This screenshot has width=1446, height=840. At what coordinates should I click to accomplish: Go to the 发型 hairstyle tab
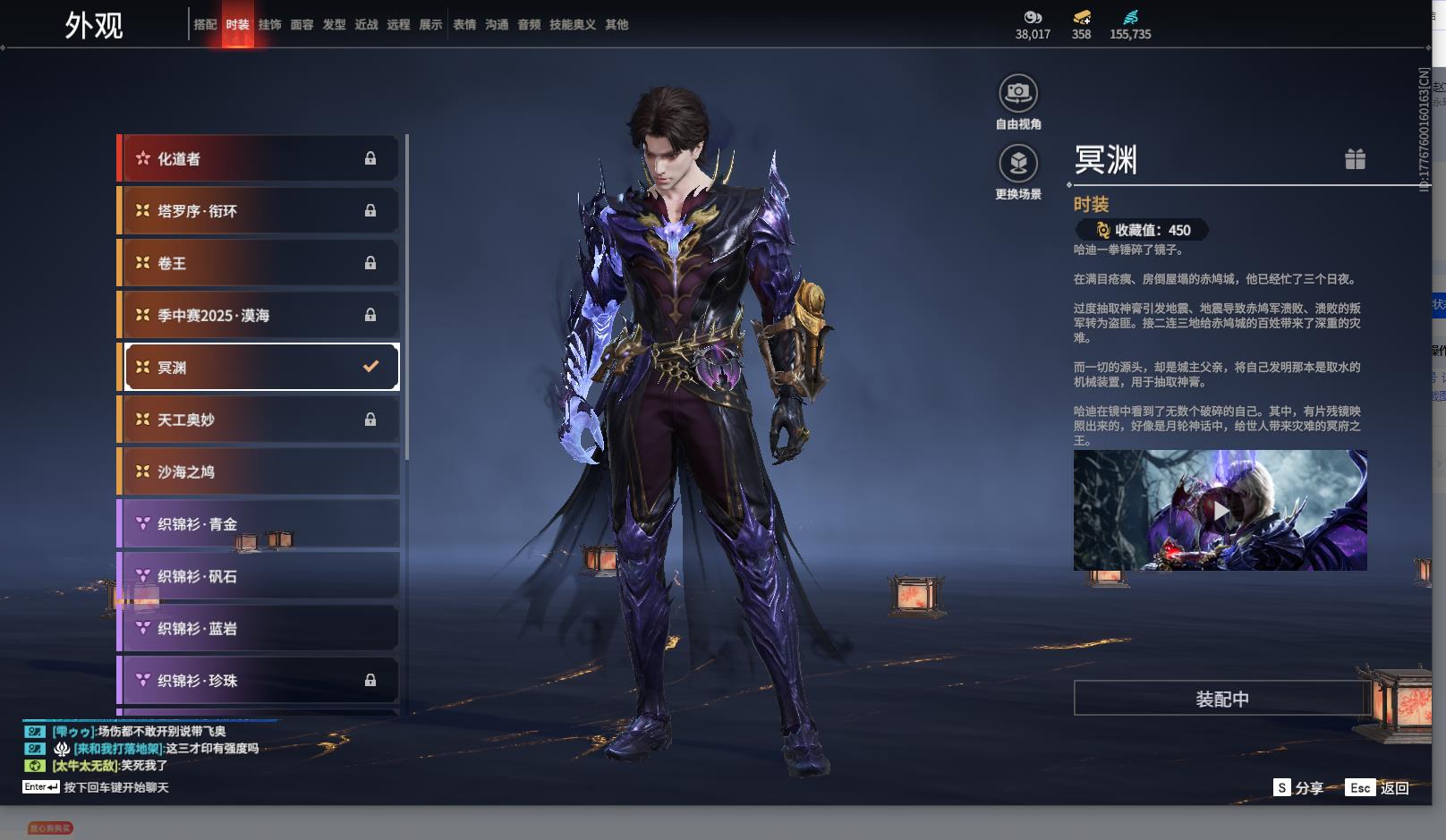(x=334, y=25)
